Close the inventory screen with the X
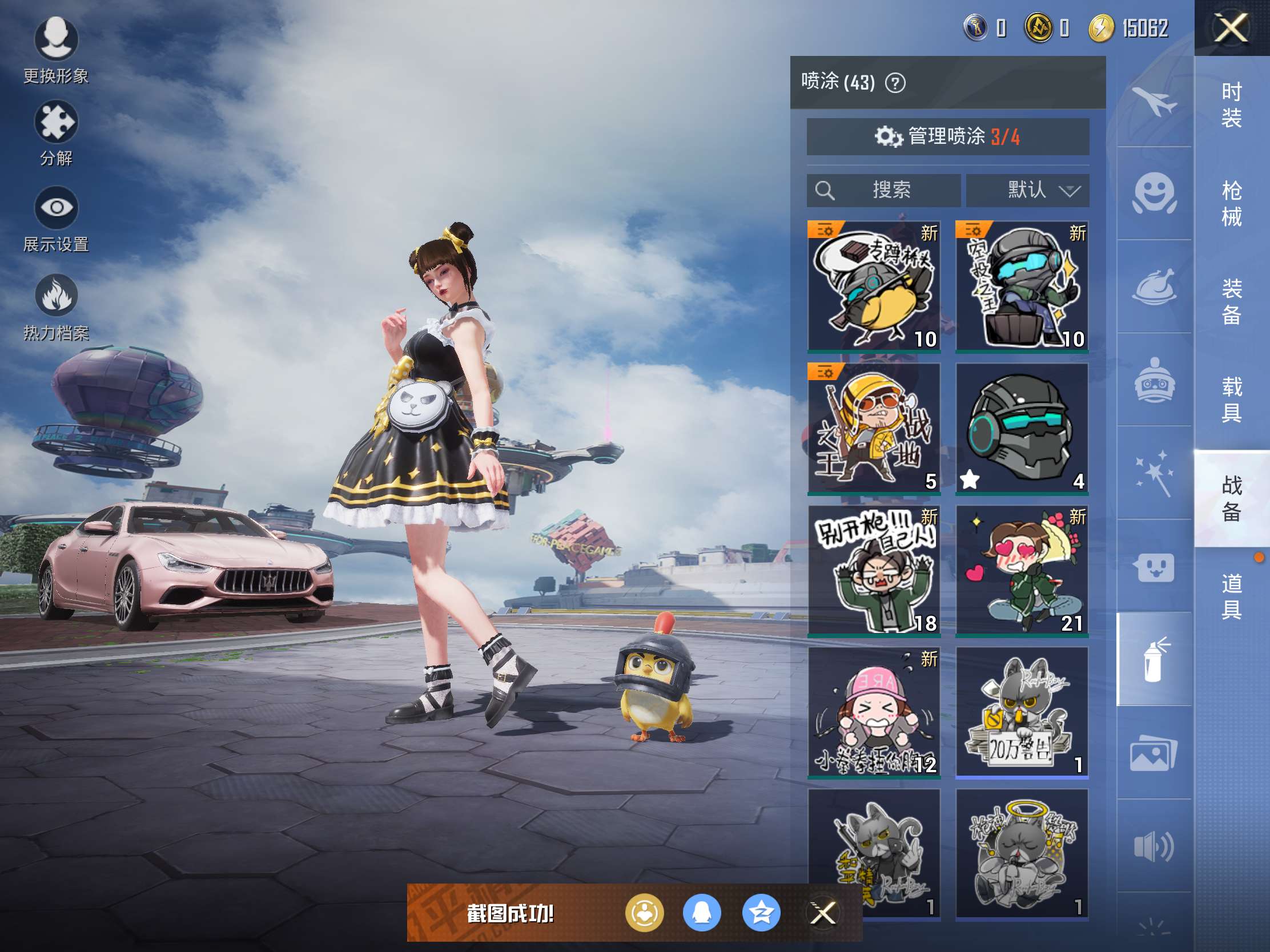Image resolution: width=1270 pixels, height=952 pixels. point(1231,27)
